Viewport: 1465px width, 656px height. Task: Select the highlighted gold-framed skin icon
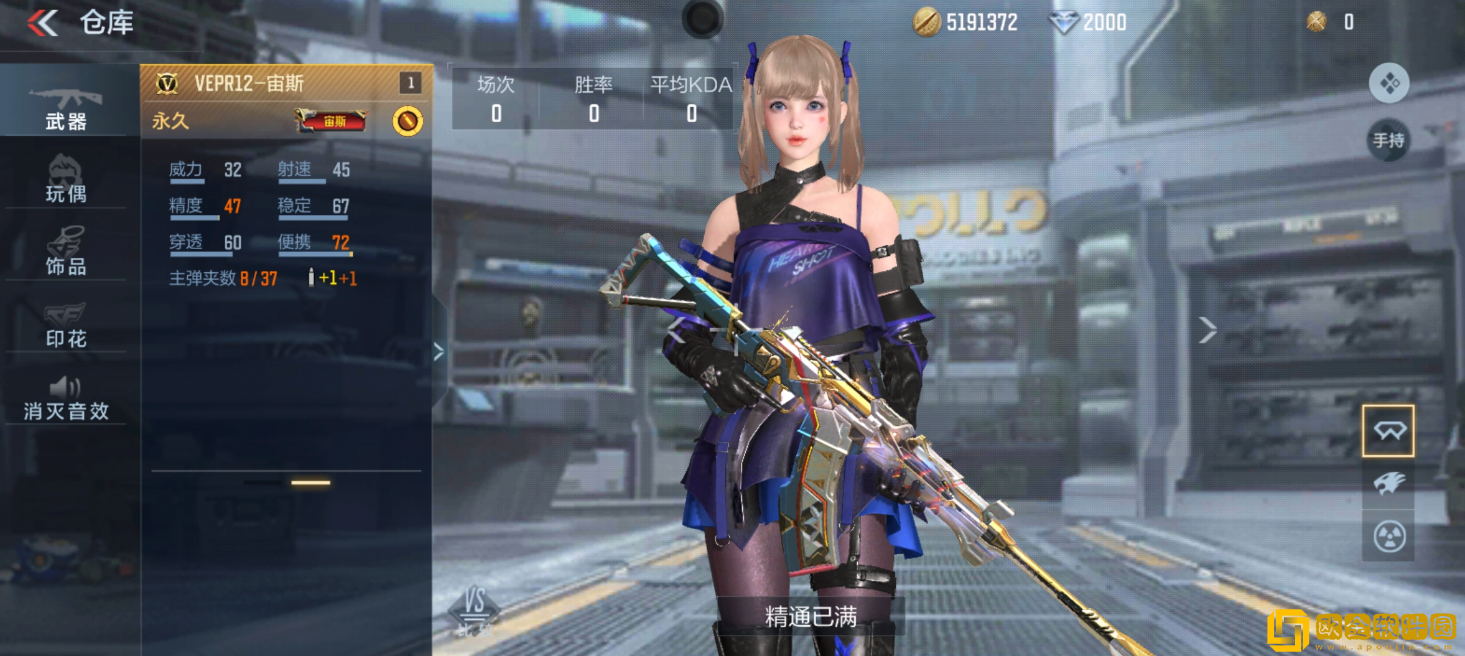click(x=1388, y=431)
